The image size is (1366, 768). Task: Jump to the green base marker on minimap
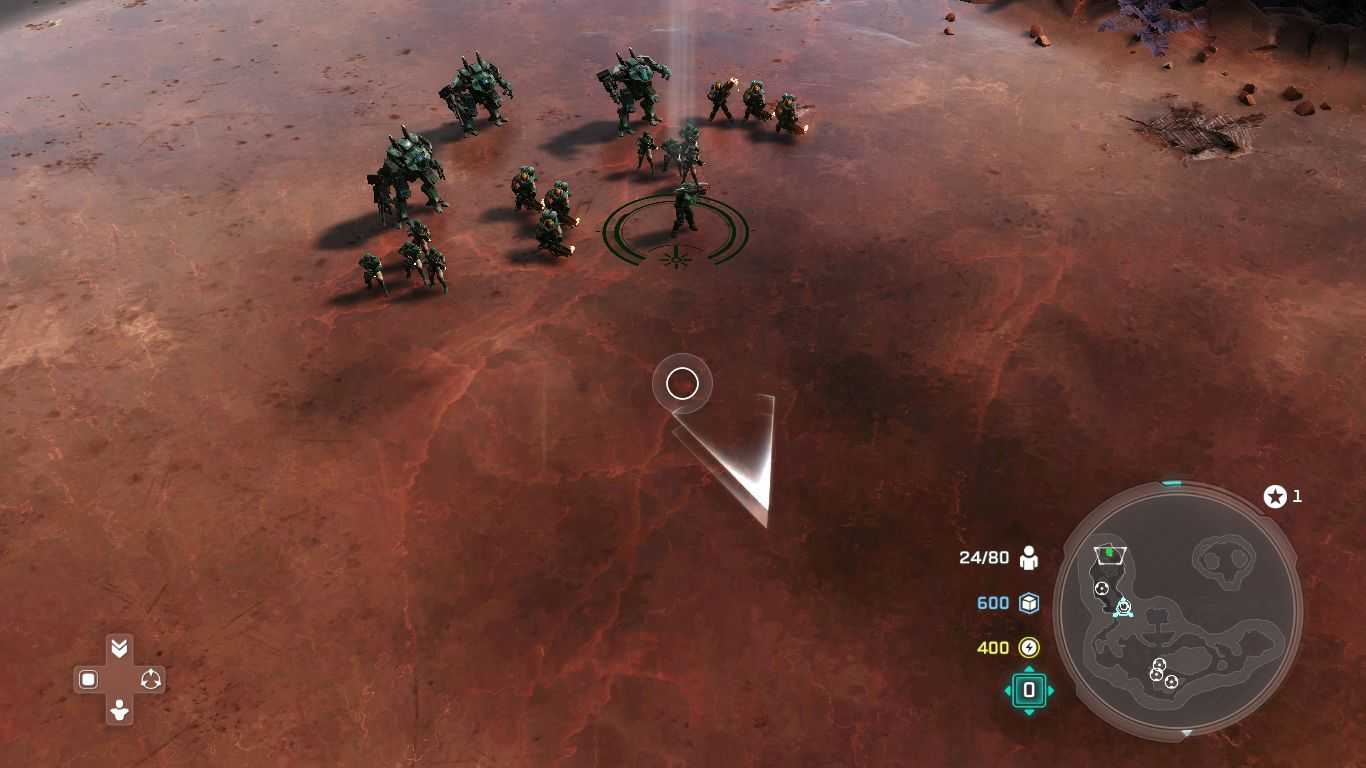click(1109, 553)
